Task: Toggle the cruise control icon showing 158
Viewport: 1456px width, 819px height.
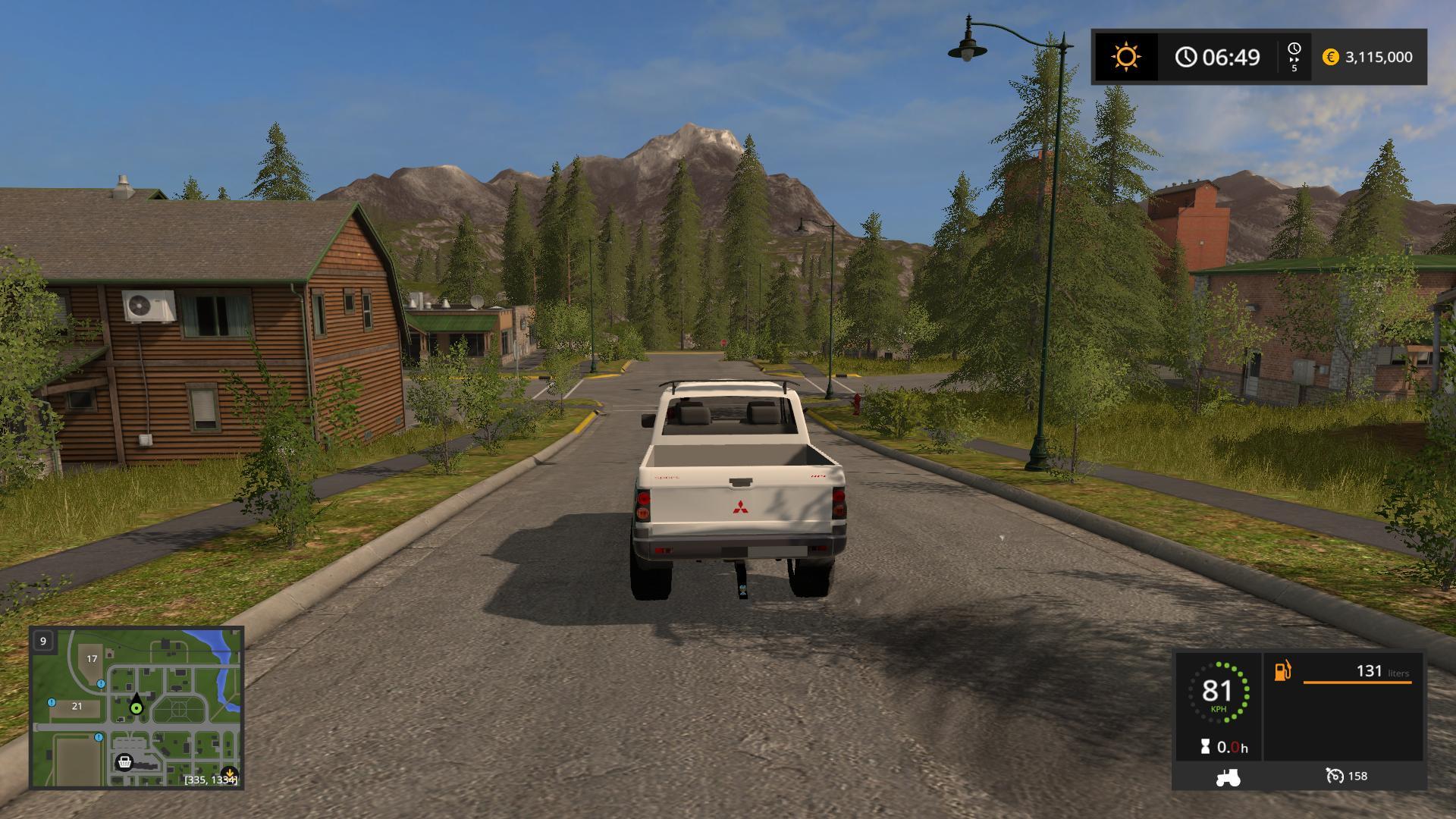Action: 1335,776
